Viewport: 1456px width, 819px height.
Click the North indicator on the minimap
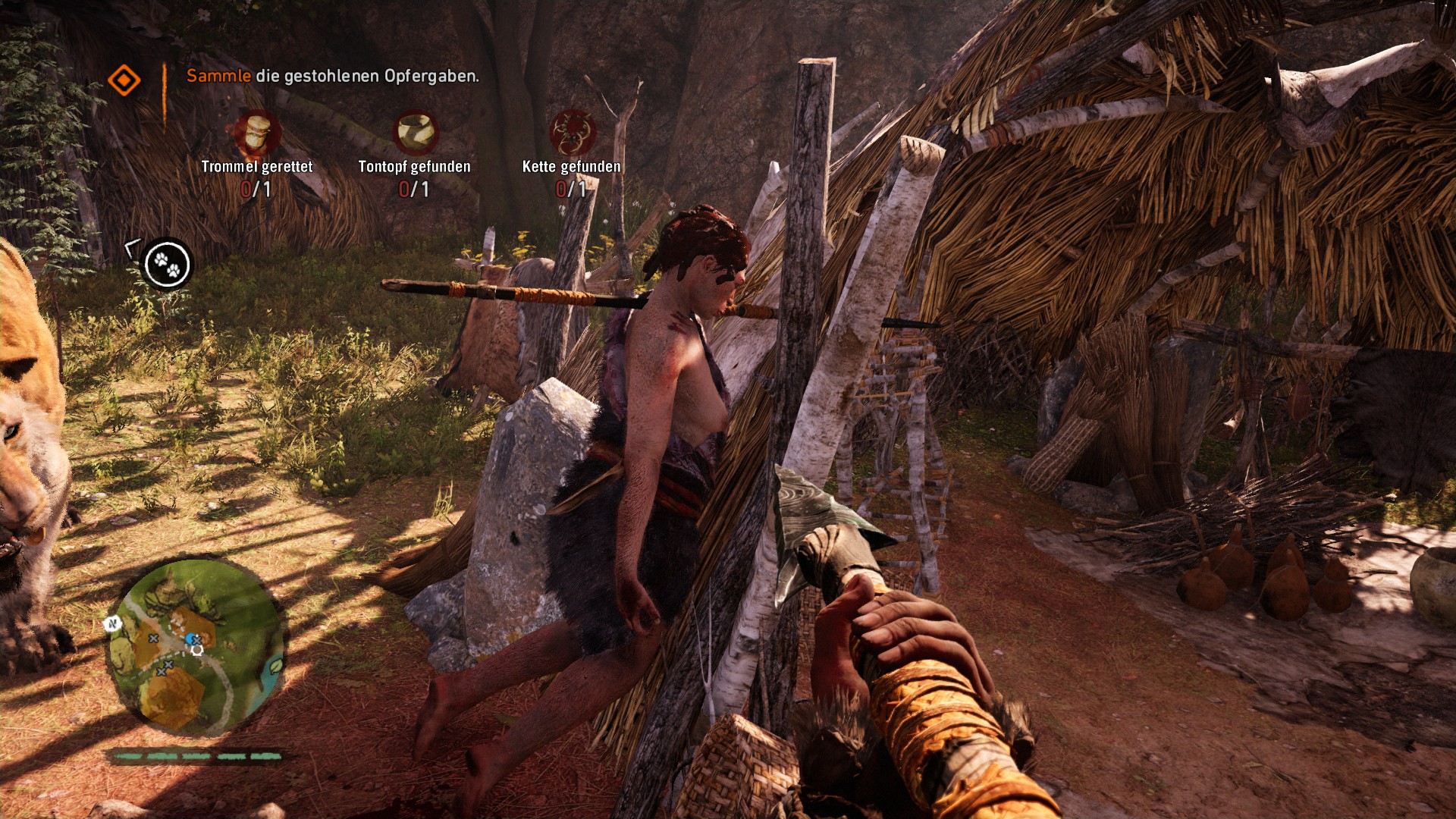click(x=112, y=623)
